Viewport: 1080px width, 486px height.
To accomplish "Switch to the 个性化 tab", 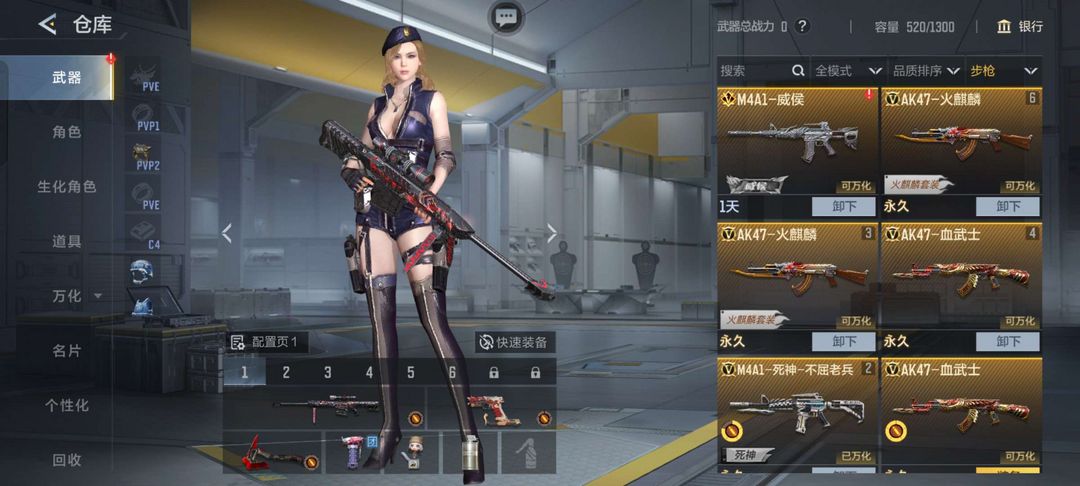I will click(66, 405).
